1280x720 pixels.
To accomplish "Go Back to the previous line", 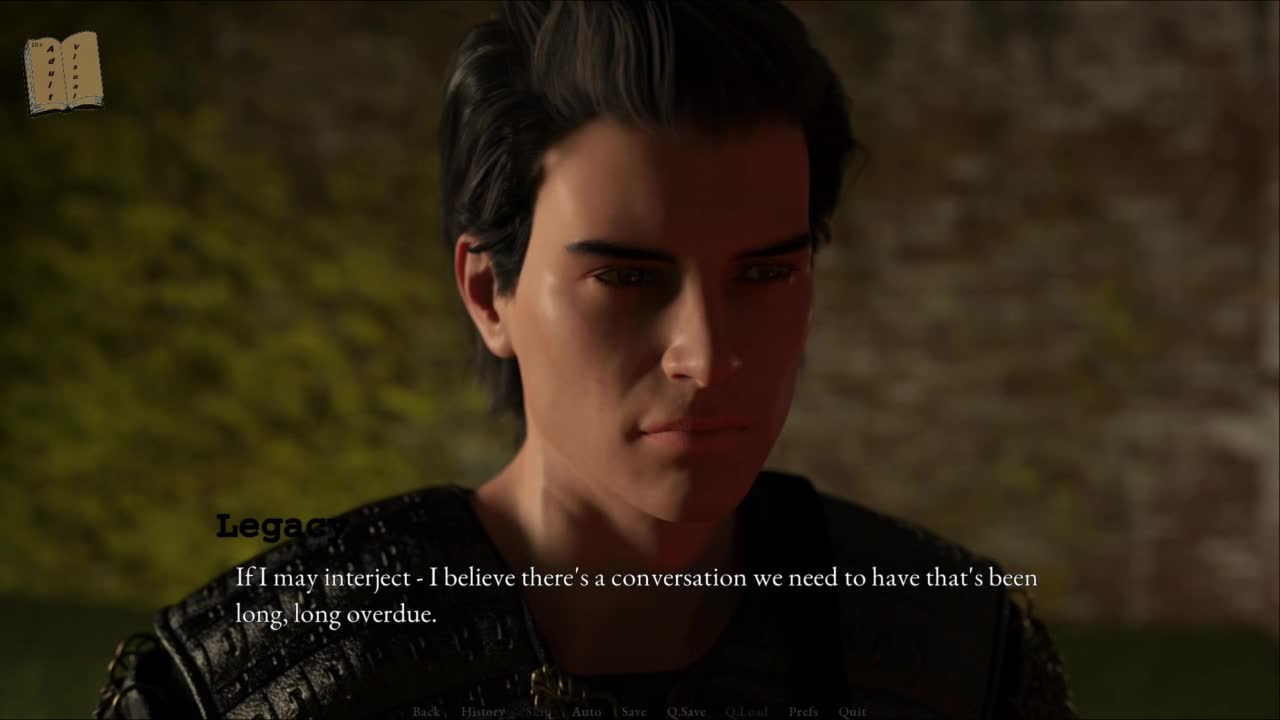I will pos(426,712).
